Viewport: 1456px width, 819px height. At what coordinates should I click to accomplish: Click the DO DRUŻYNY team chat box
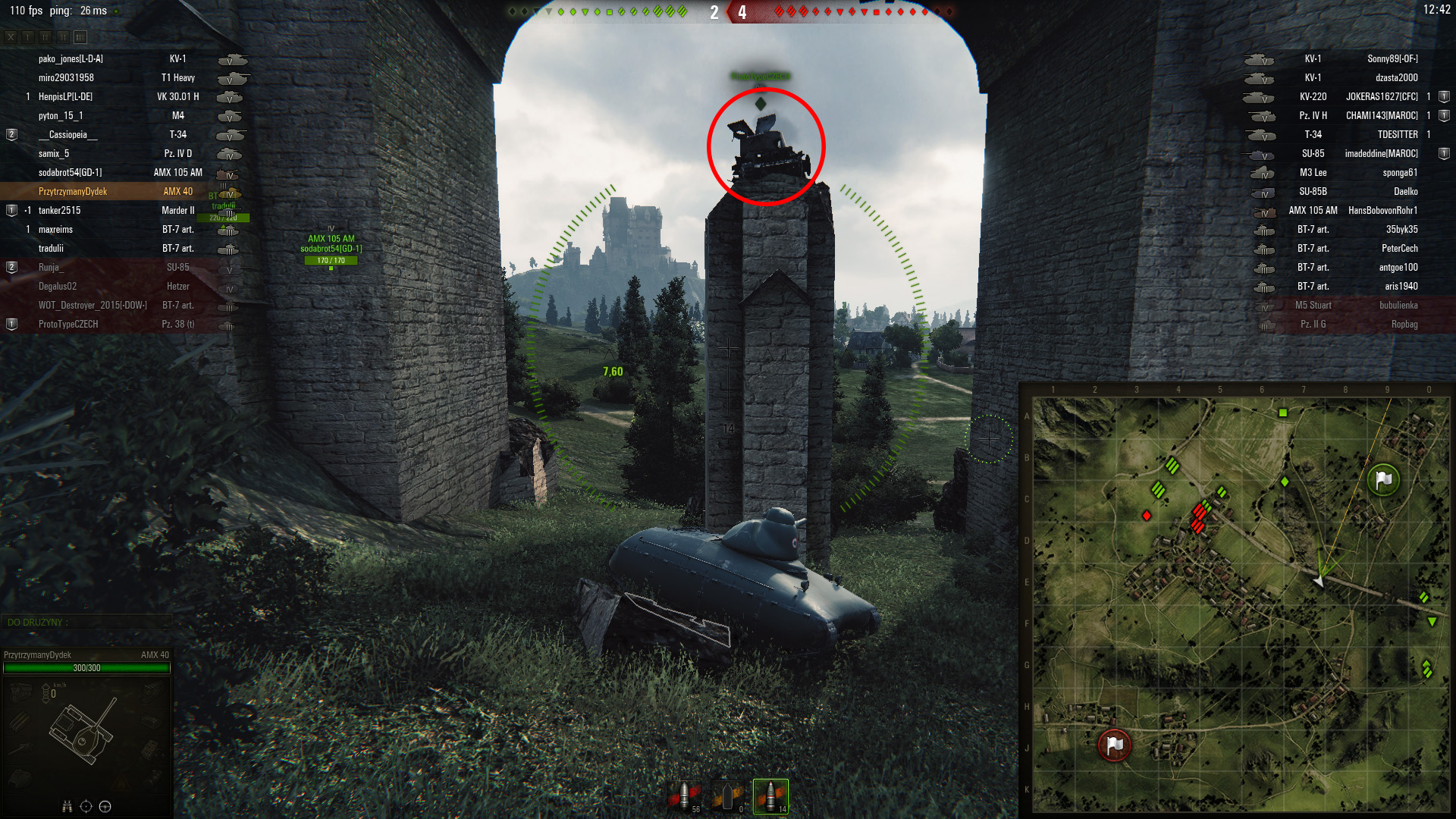coord(85,623)
